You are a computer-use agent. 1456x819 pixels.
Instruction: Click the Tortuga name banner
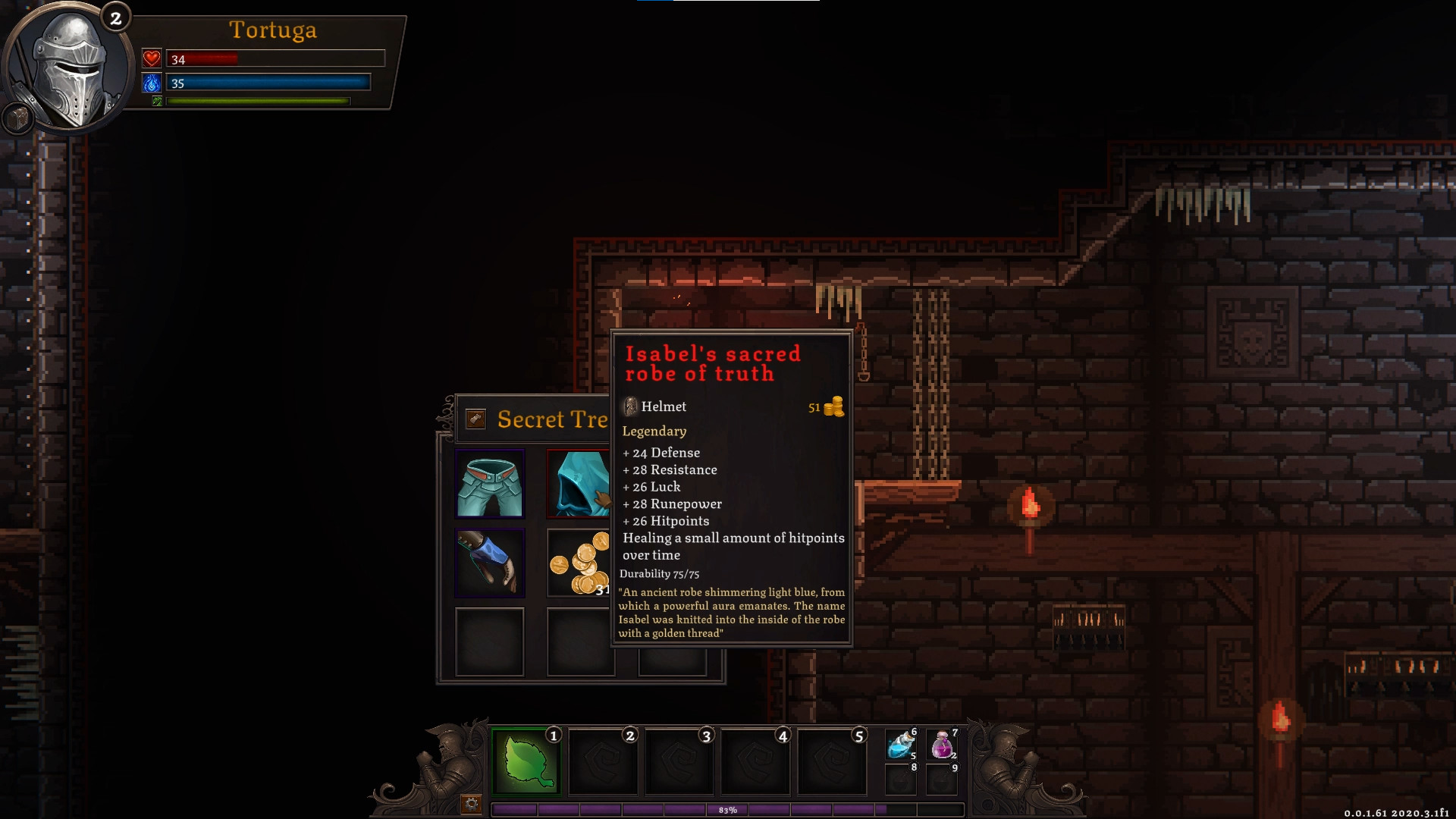click(x=275, y=30)
